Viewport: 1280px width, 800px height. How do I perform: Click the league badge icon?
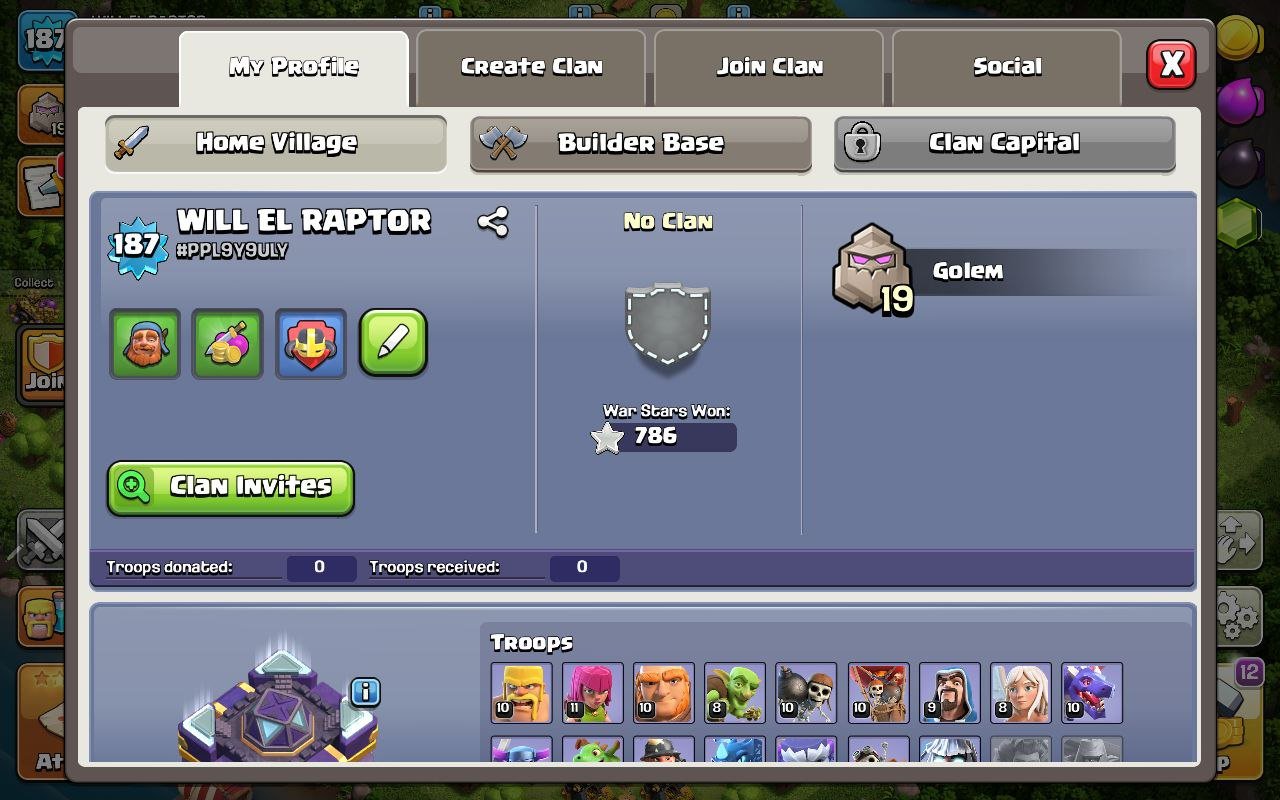click(310, 344)
